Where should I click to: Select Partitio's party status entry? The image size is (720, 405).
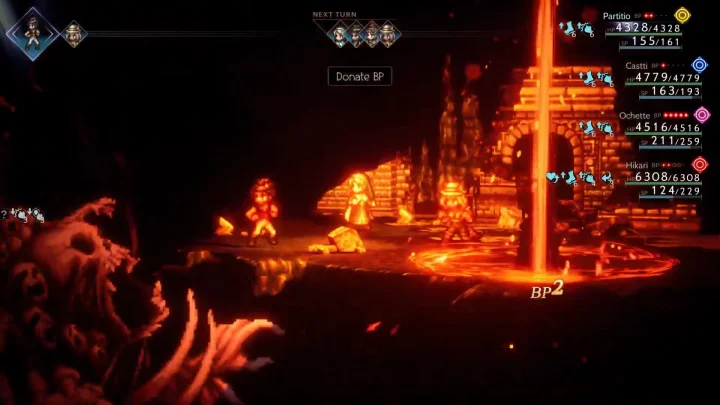[646, 29]
